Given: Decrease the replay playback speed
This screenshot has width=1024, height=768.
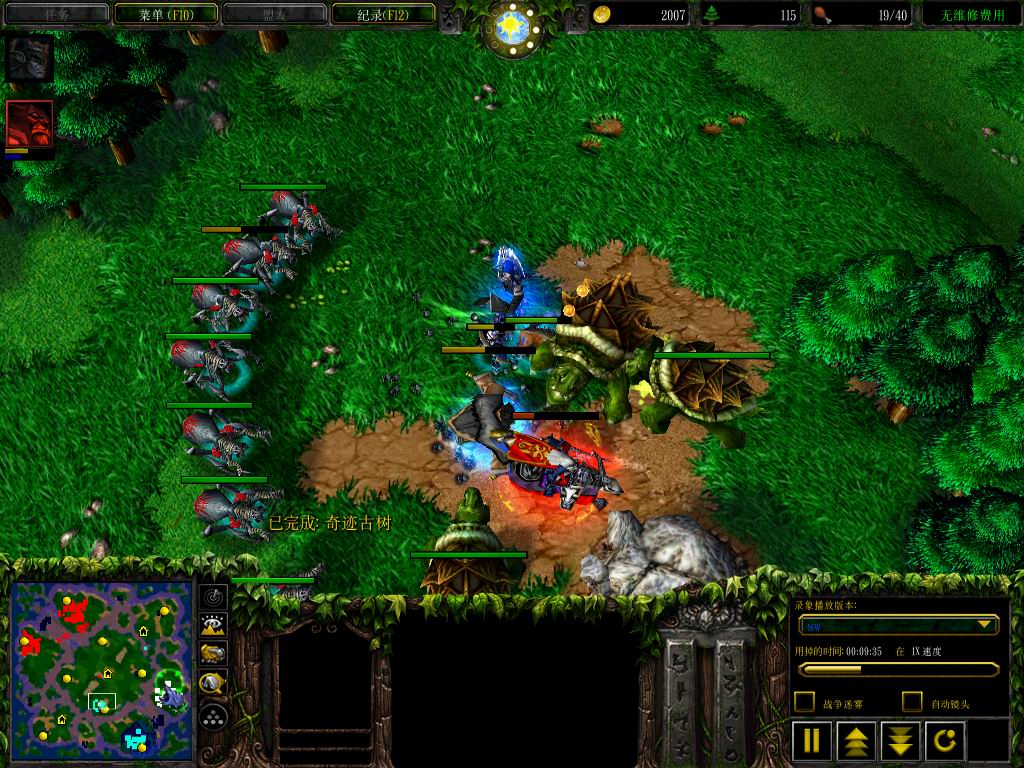Looking at the screenshot, I should (900, 741).
